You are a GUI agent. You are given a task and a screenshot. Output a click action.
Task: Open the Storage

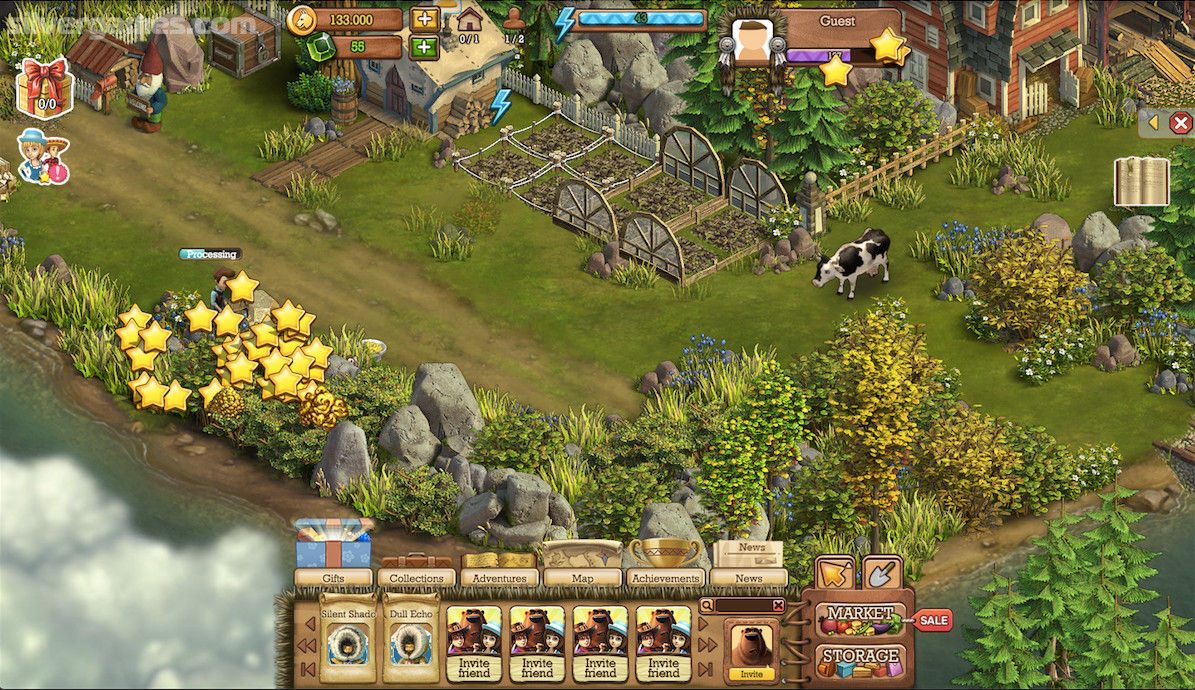coord(860,661)
